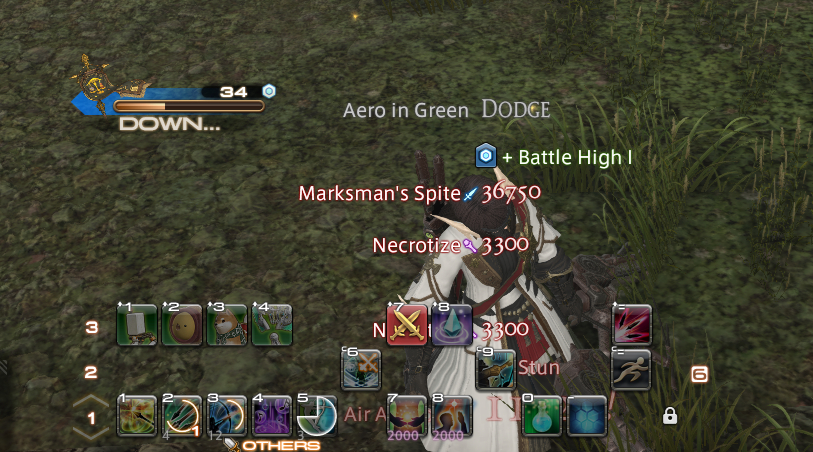Activate the Sprint running figure icon
813x452 pixels.
(631, 369)
